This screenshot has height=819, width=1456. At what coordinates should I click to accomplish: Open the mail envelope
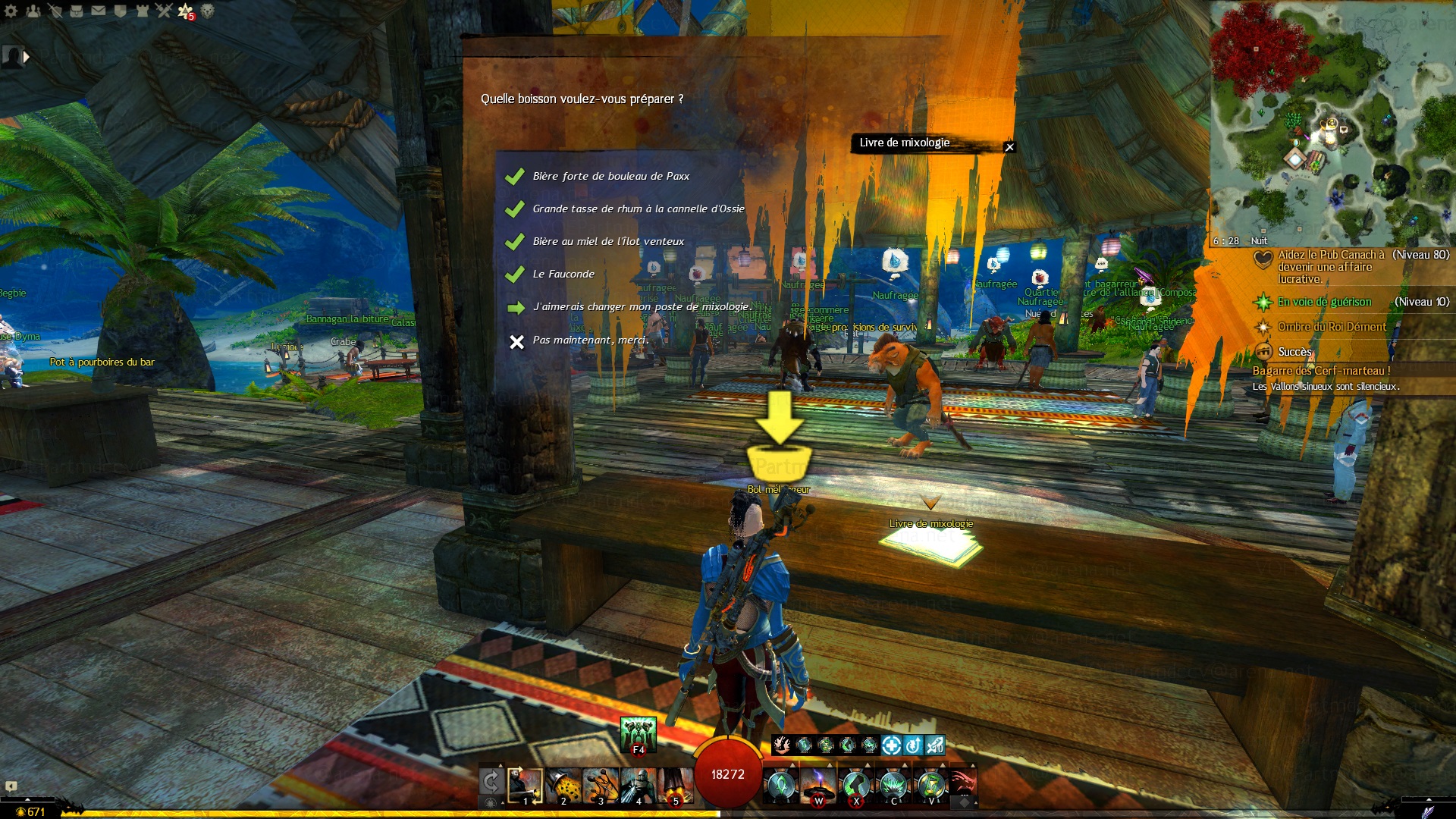tap(99, 11)
